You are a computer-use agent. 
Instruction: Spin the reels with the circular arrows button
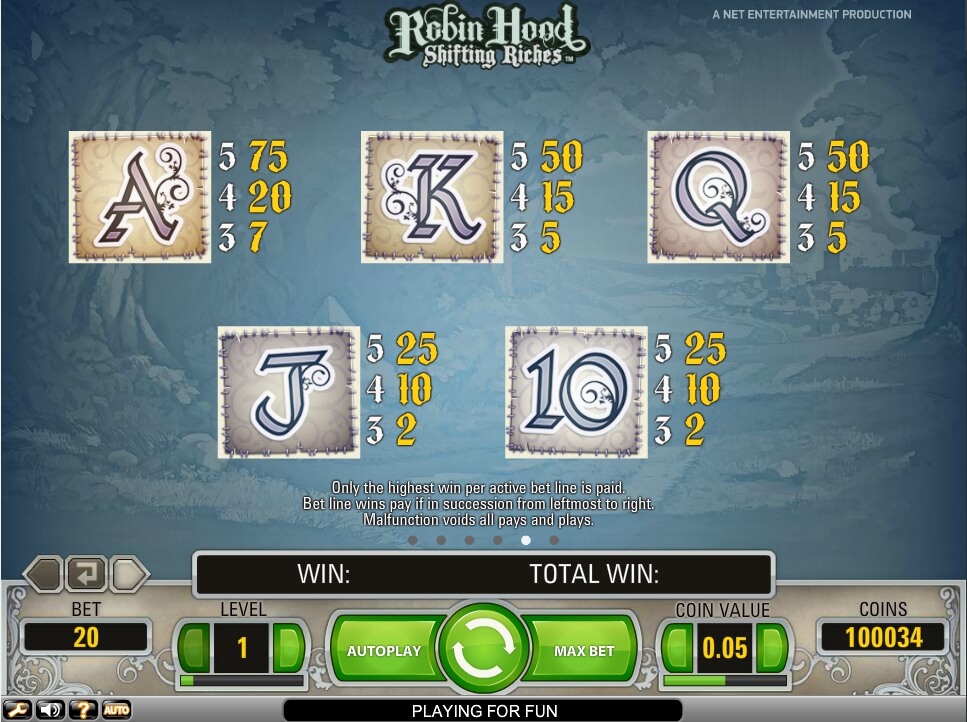pyautogui.click(x=483, y=650)
